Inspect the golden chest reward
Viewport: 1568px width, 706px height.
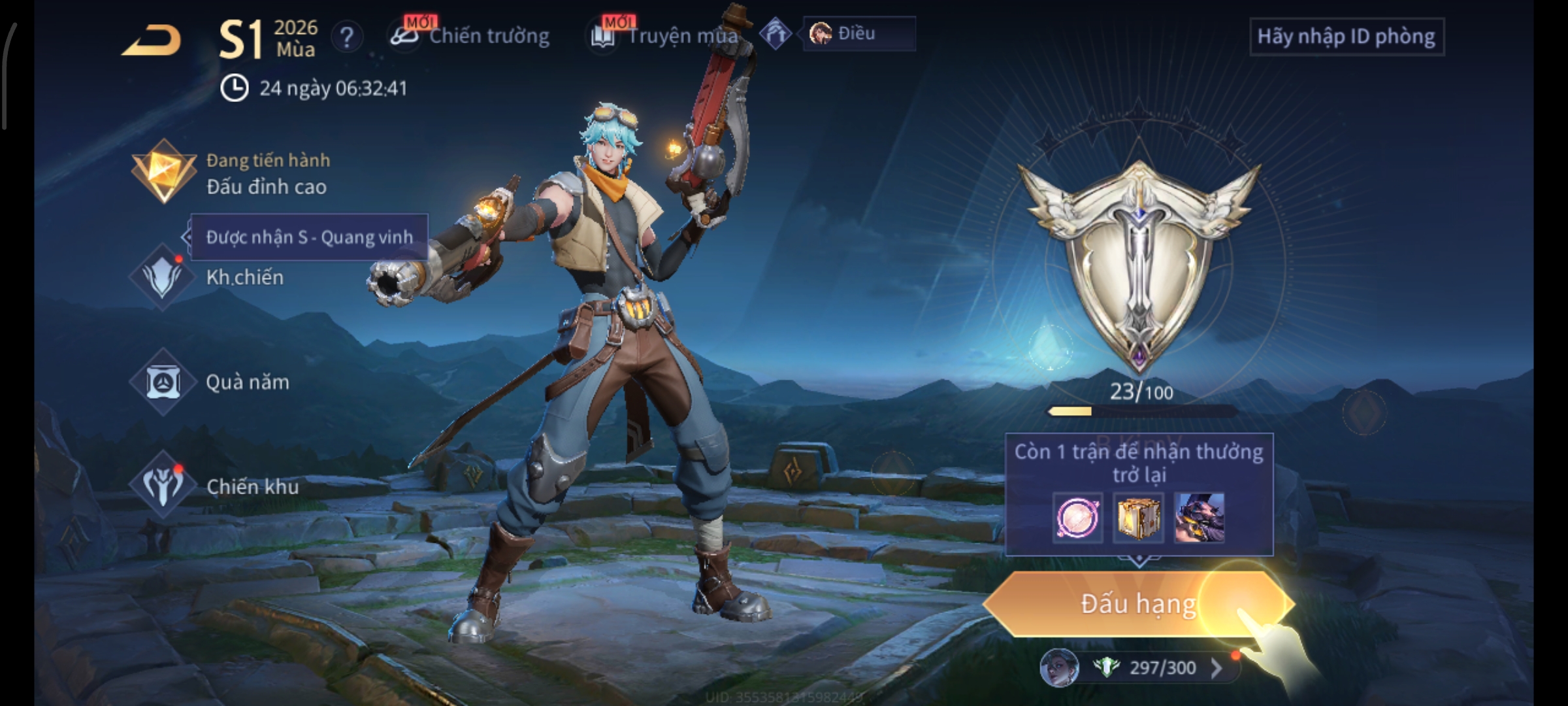pyautogui.click(x=1138, y=518)
